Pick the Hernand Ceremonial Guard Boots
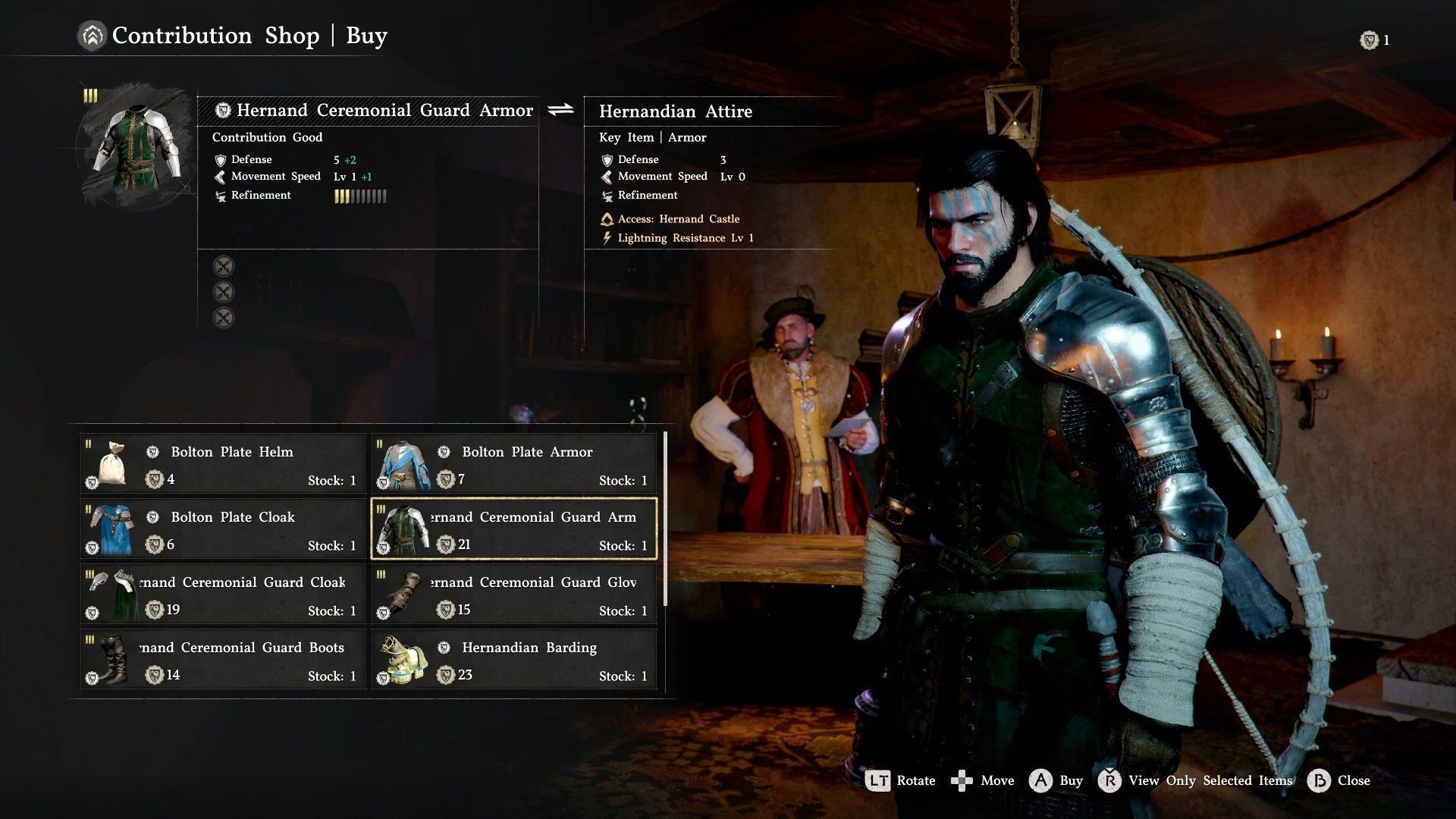The image size is (1456, 819). [222, 660]
